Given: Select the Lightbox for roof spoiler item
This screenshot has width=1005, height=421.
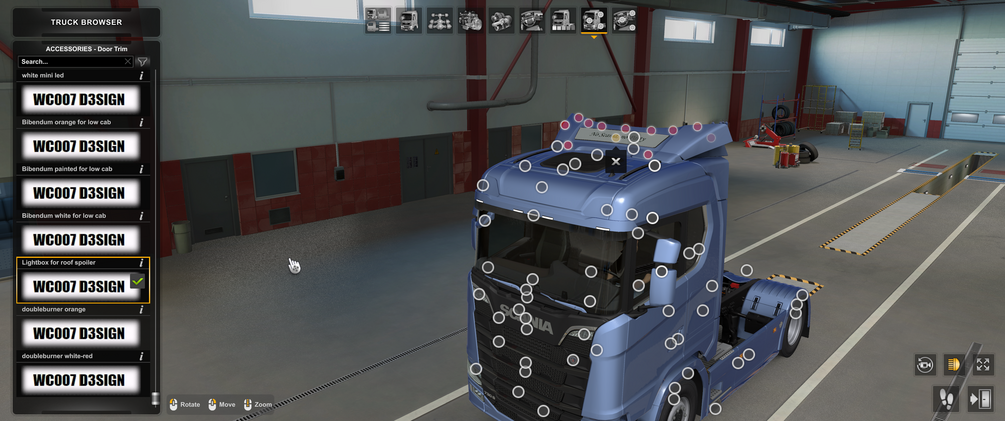Looking at the screenshot, I should tap(80, 286).
